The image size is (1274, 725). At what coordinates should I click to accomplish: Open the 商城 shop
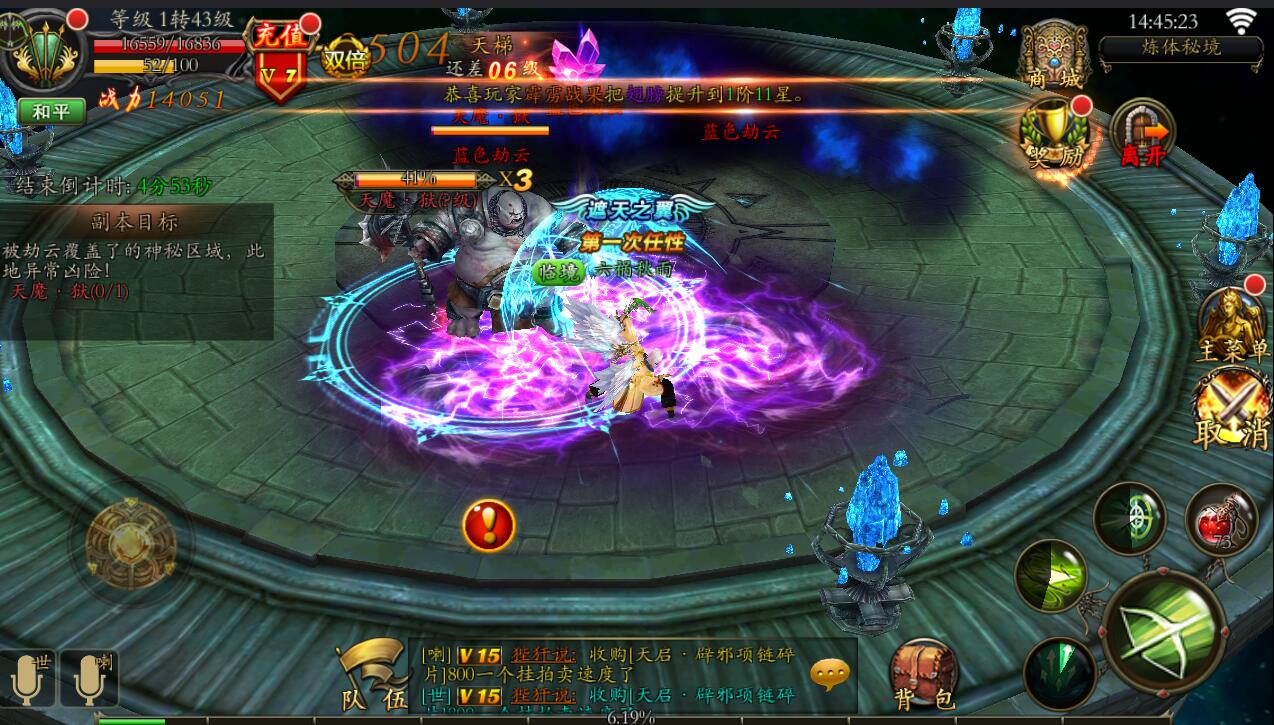click(1053, 55)
